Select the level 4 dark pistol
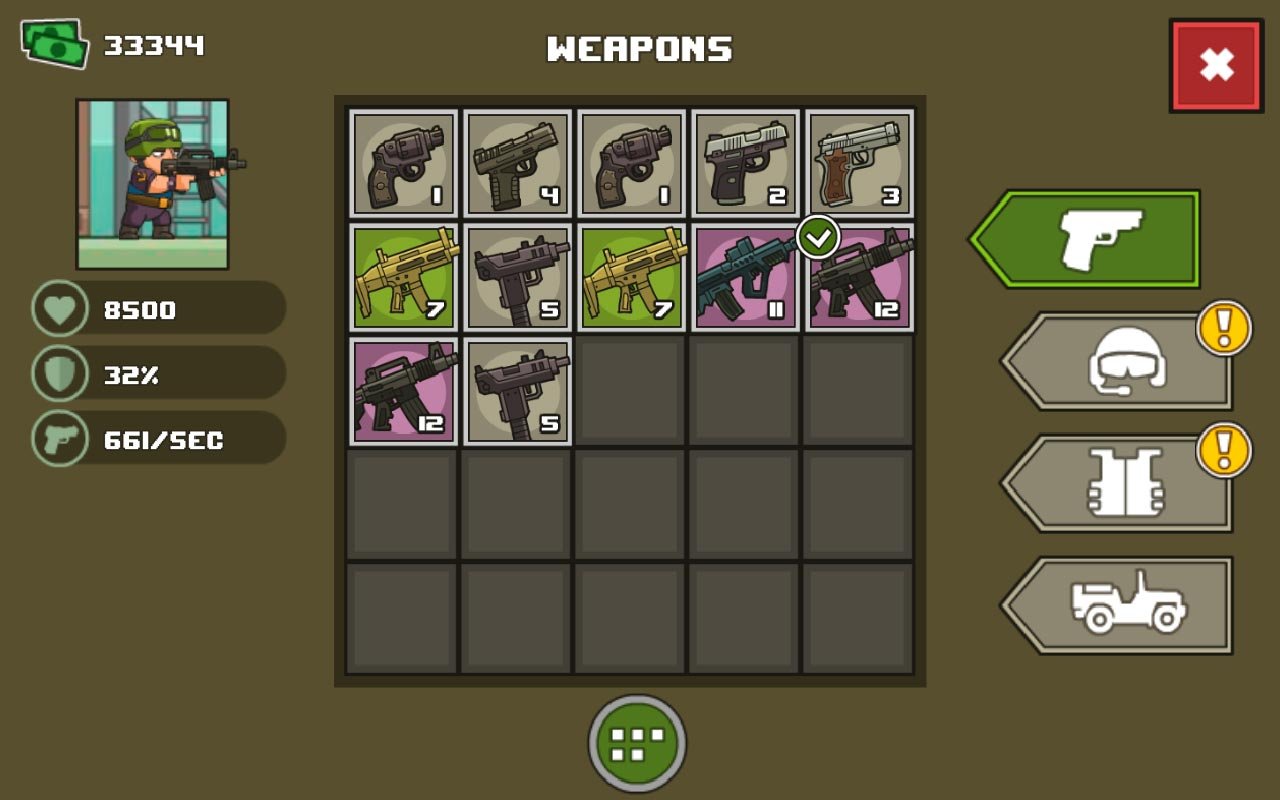The height and width of the screenshot is (800, 1280). pyautogui.click(x=517, y=163)
